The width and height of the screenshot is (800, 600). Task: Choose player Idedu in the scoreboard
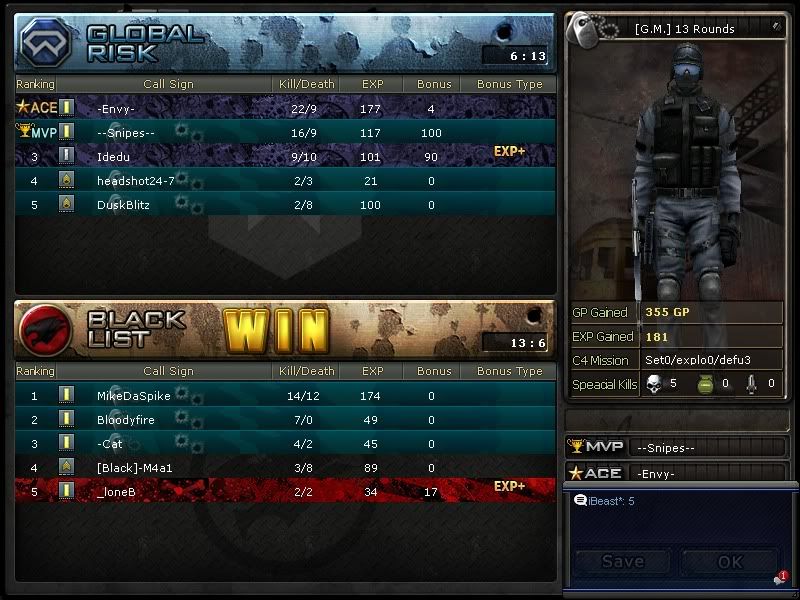285,156
